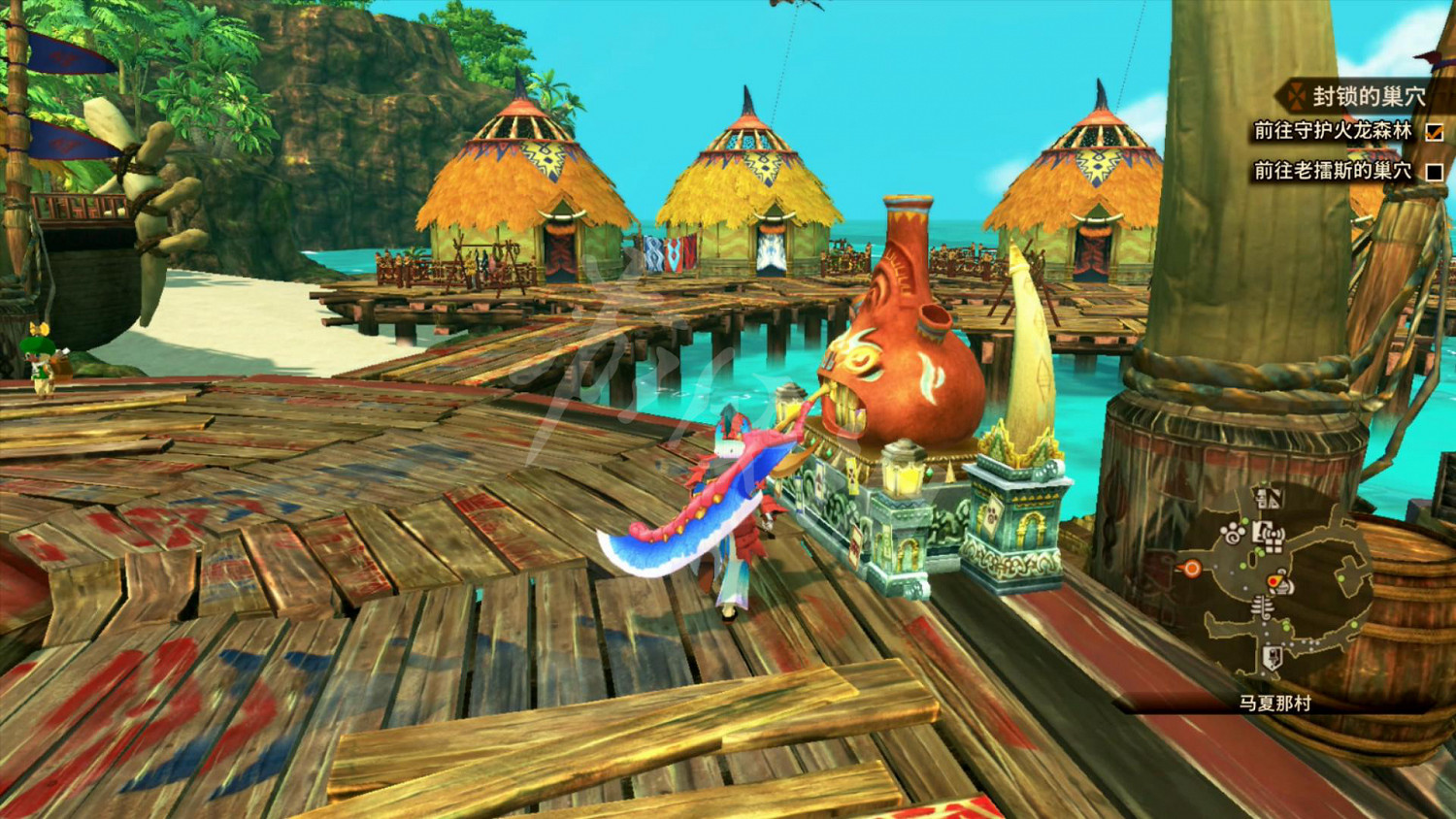
Task: Select the paw-print monster den icon on minimap
Action: click(1231, 532)
